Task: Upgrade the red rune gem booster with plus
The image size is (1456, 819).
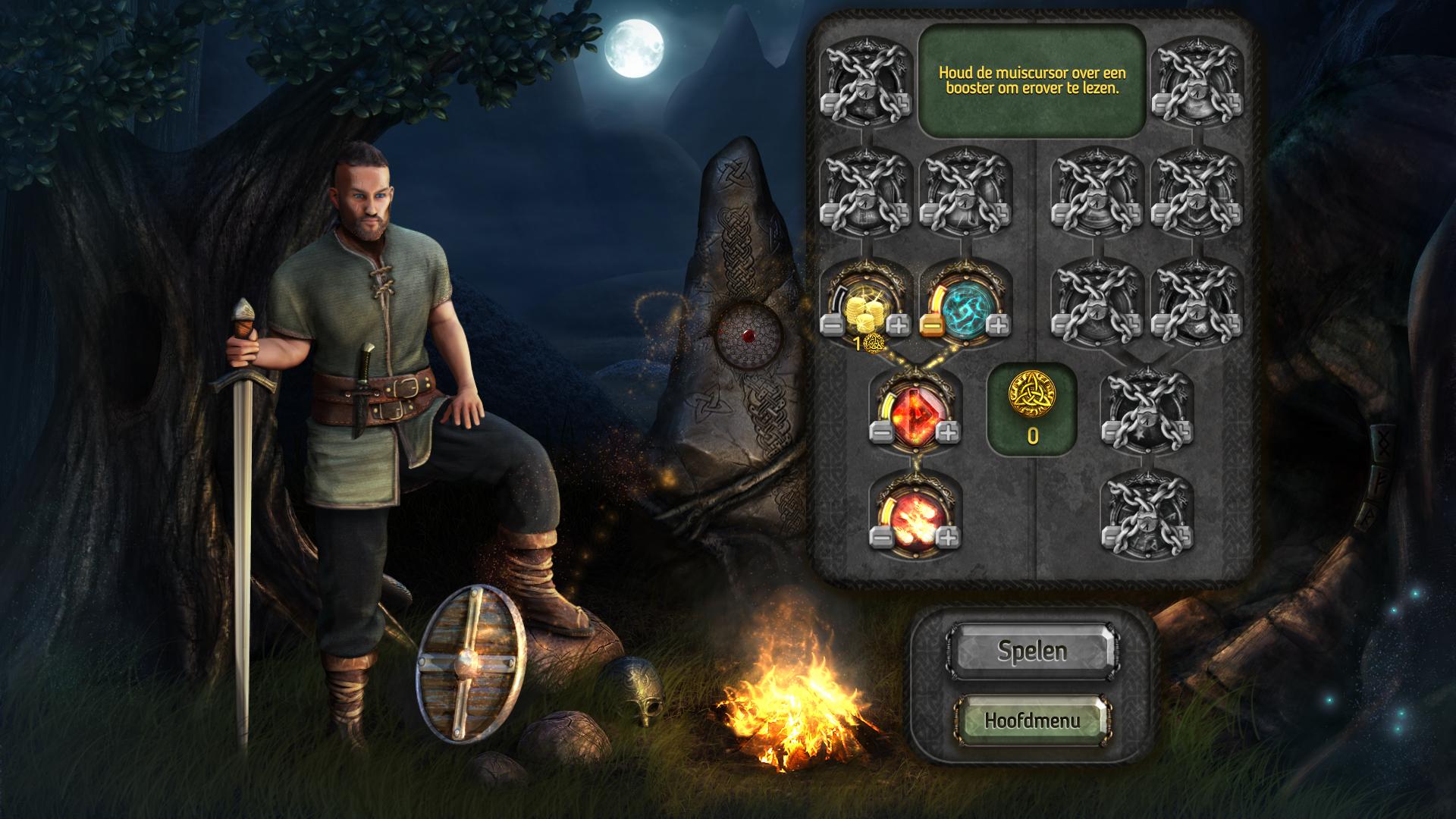Action: click(x=948, y=433)
